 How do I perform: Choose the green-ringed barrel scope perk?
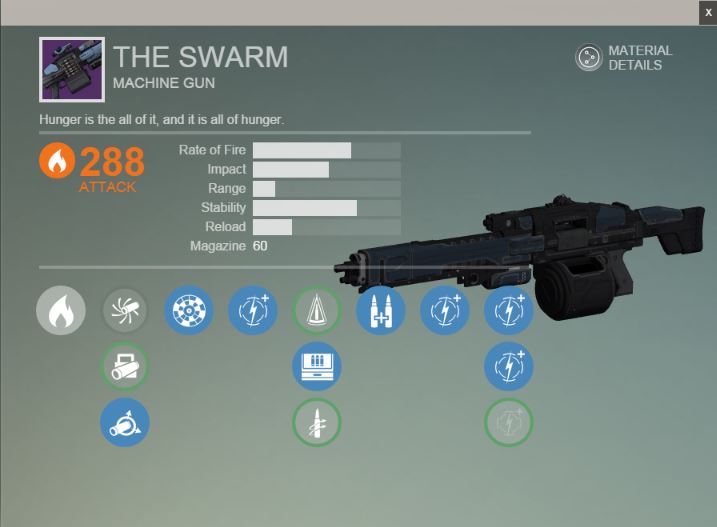(125, 367)
